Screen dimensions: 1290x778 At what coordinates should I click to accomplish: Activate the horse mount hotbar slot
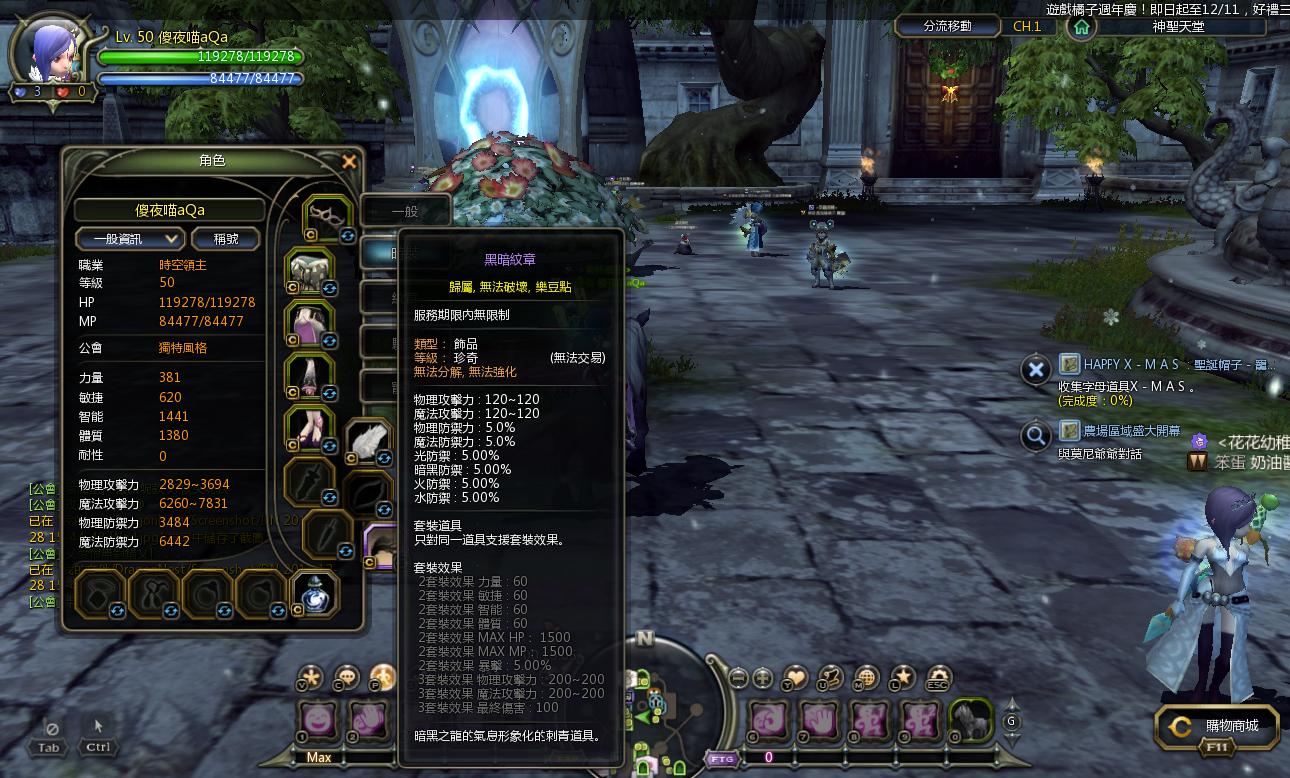(x=968, y=719)
